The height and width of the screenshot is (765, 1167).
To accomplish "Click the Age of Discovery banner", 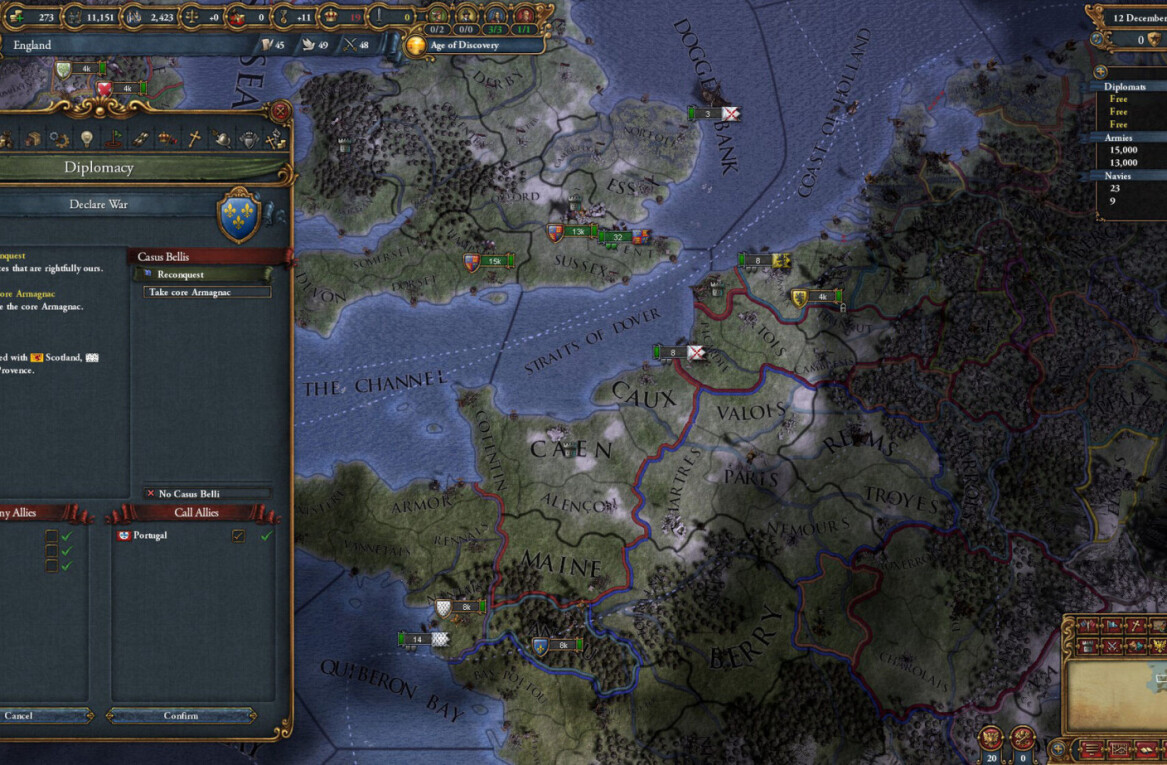I will tap(474, 45).
